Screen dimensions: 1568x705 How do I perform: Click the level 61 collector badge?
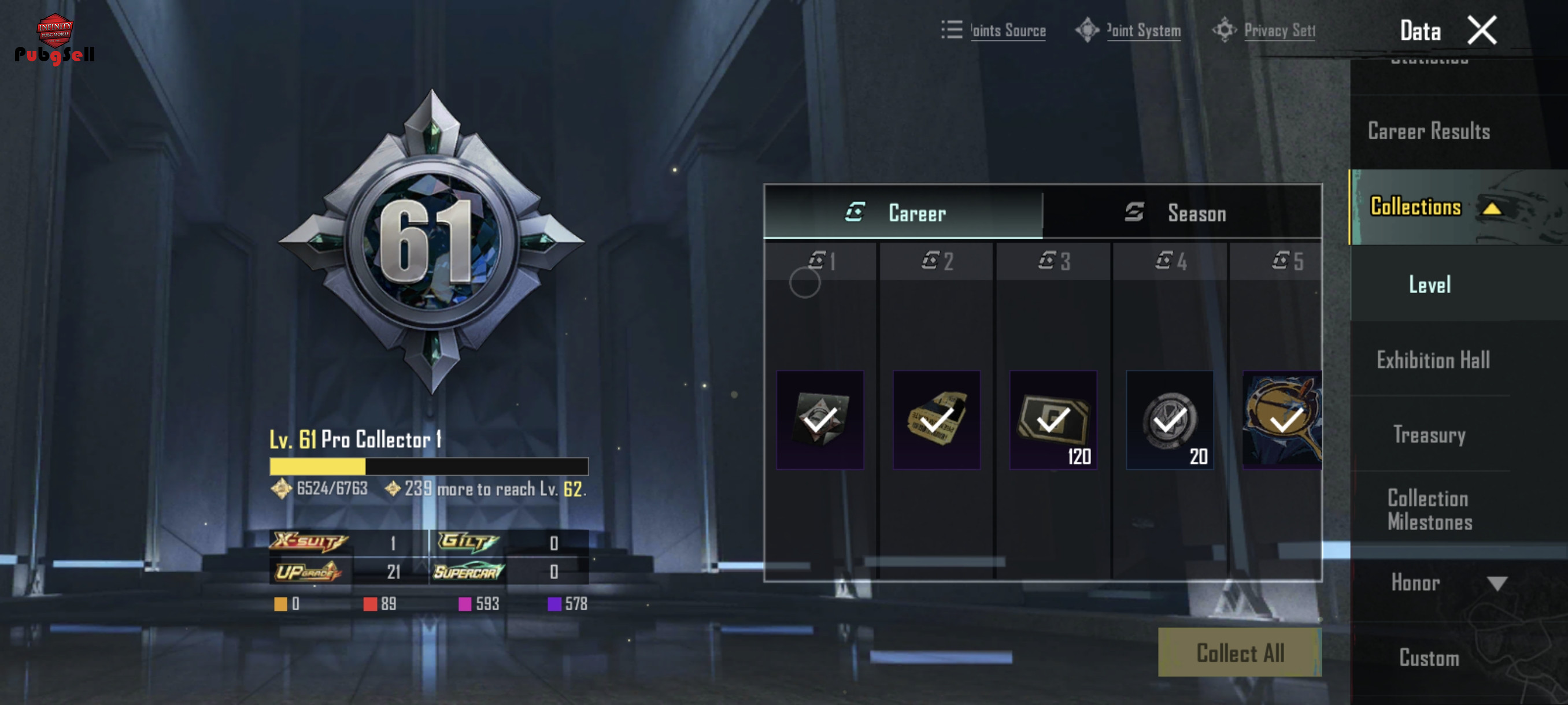[x=431, y=242]
